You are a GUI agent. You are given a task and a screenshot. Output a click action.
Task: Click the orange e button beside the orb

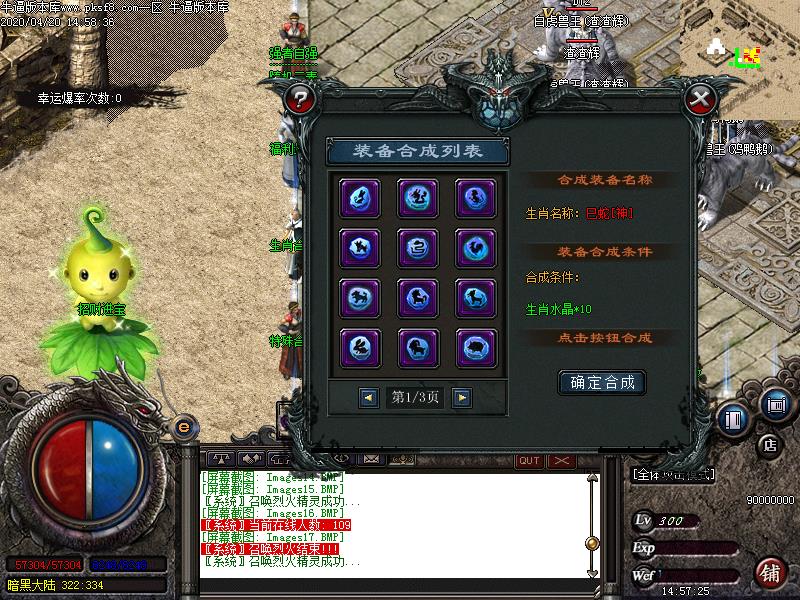point(183,427)
